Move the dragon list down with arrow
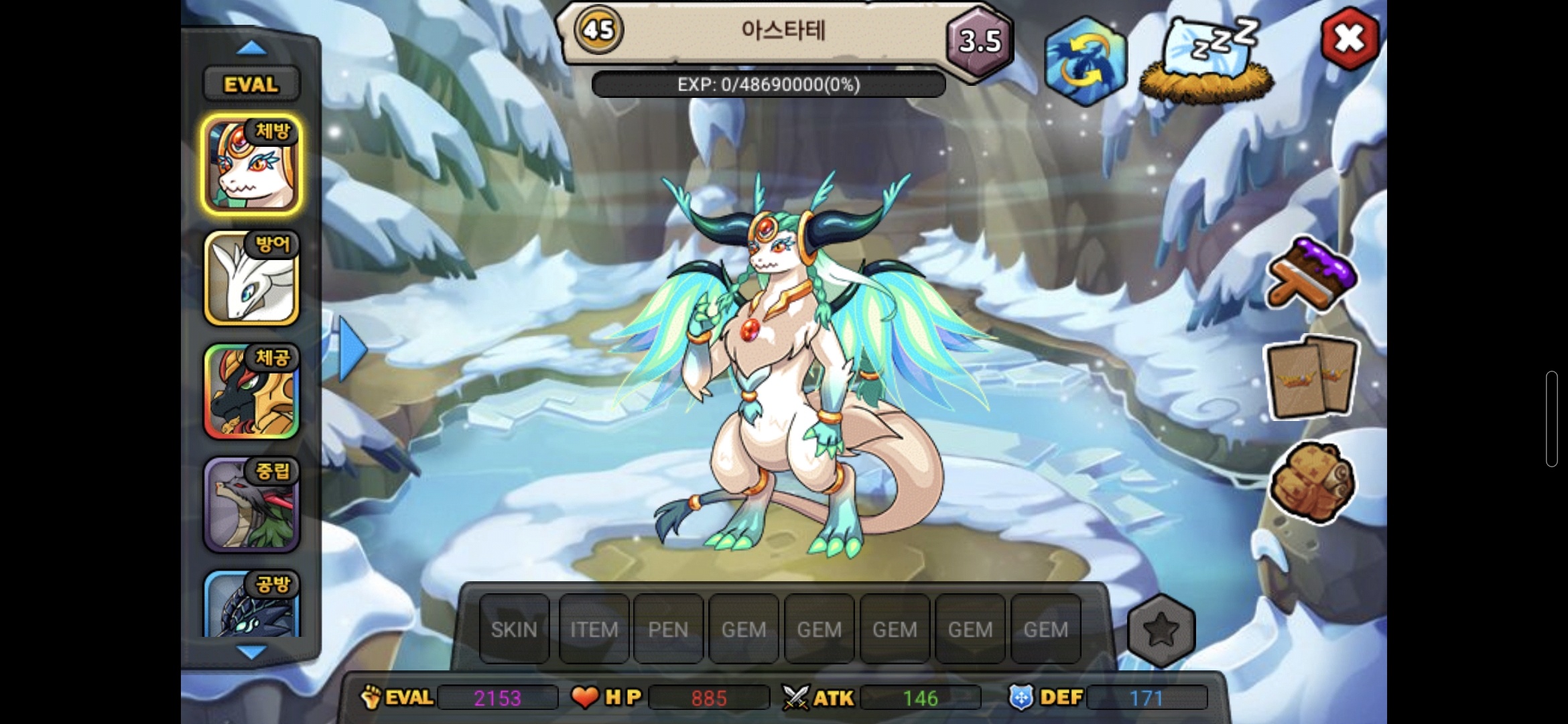 point(251,651)
